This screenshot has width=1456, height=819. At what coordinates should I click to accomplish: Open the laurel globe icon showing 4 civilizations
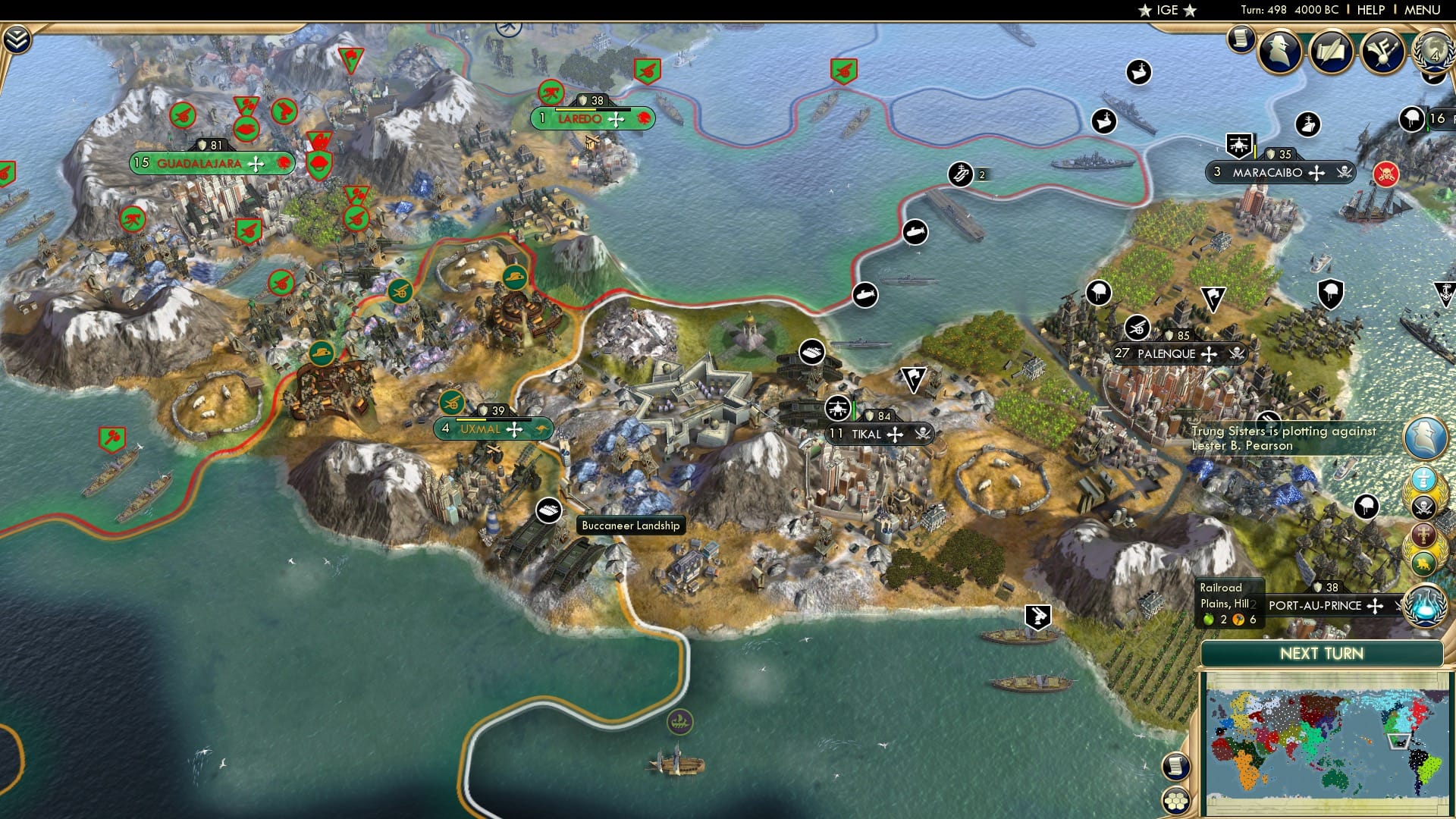coord(1432,53)
